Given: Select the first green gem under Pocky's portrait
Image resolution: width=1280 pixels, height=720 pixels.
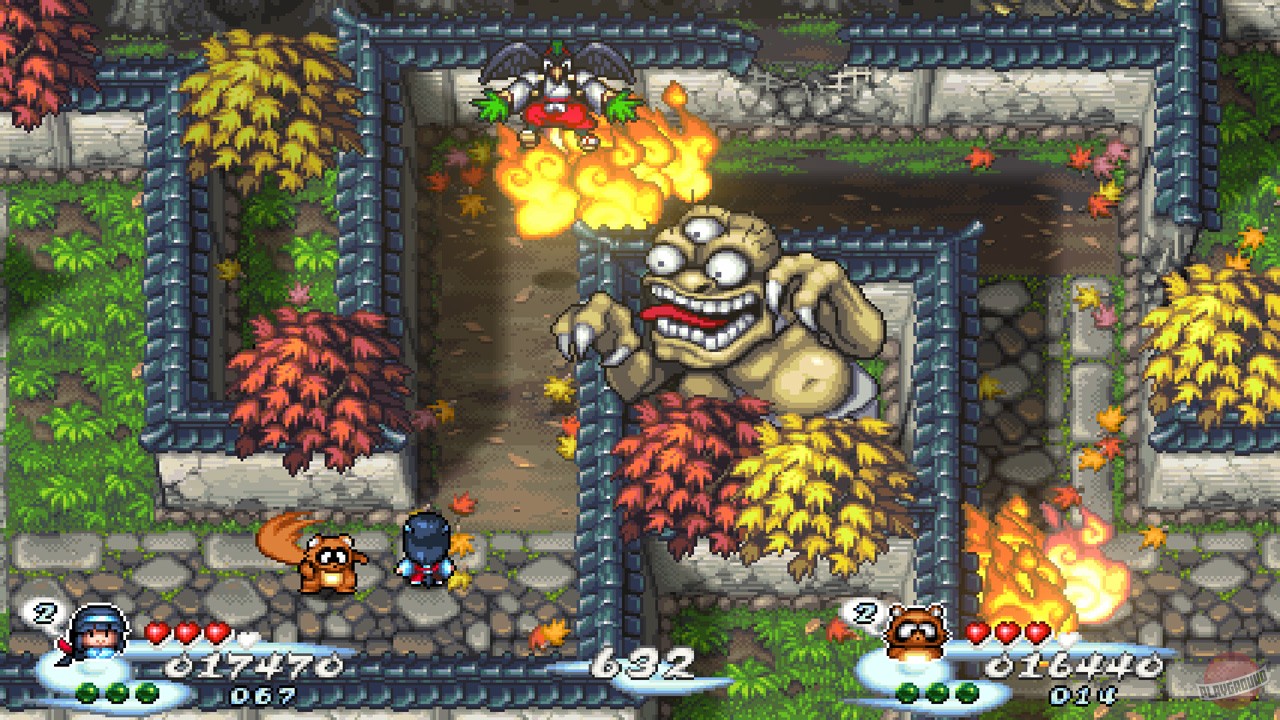Looking at the screenshot, I should [87, 692].
